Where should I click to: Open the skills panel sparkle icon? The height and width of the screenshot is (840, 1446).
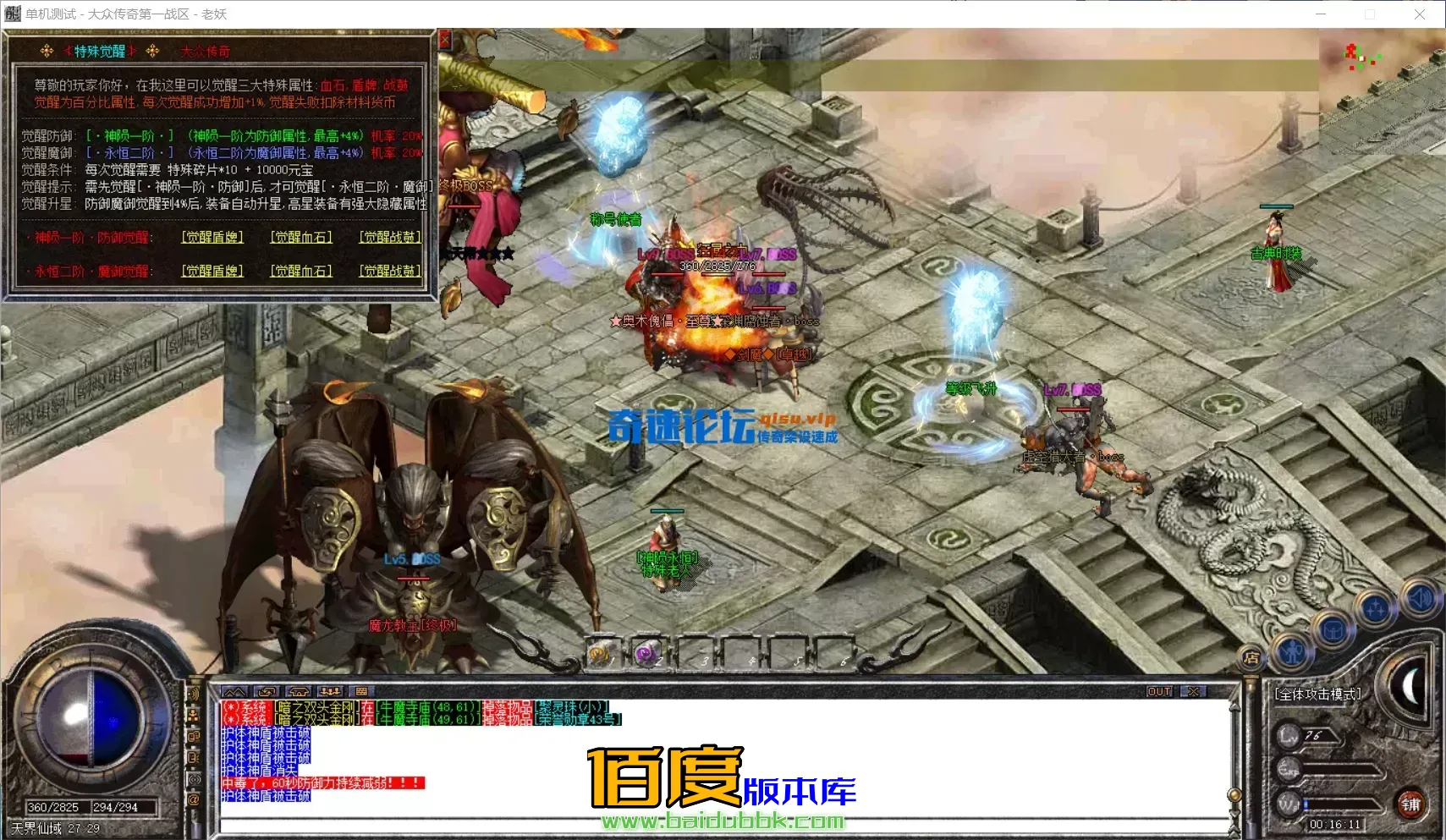1376,608
